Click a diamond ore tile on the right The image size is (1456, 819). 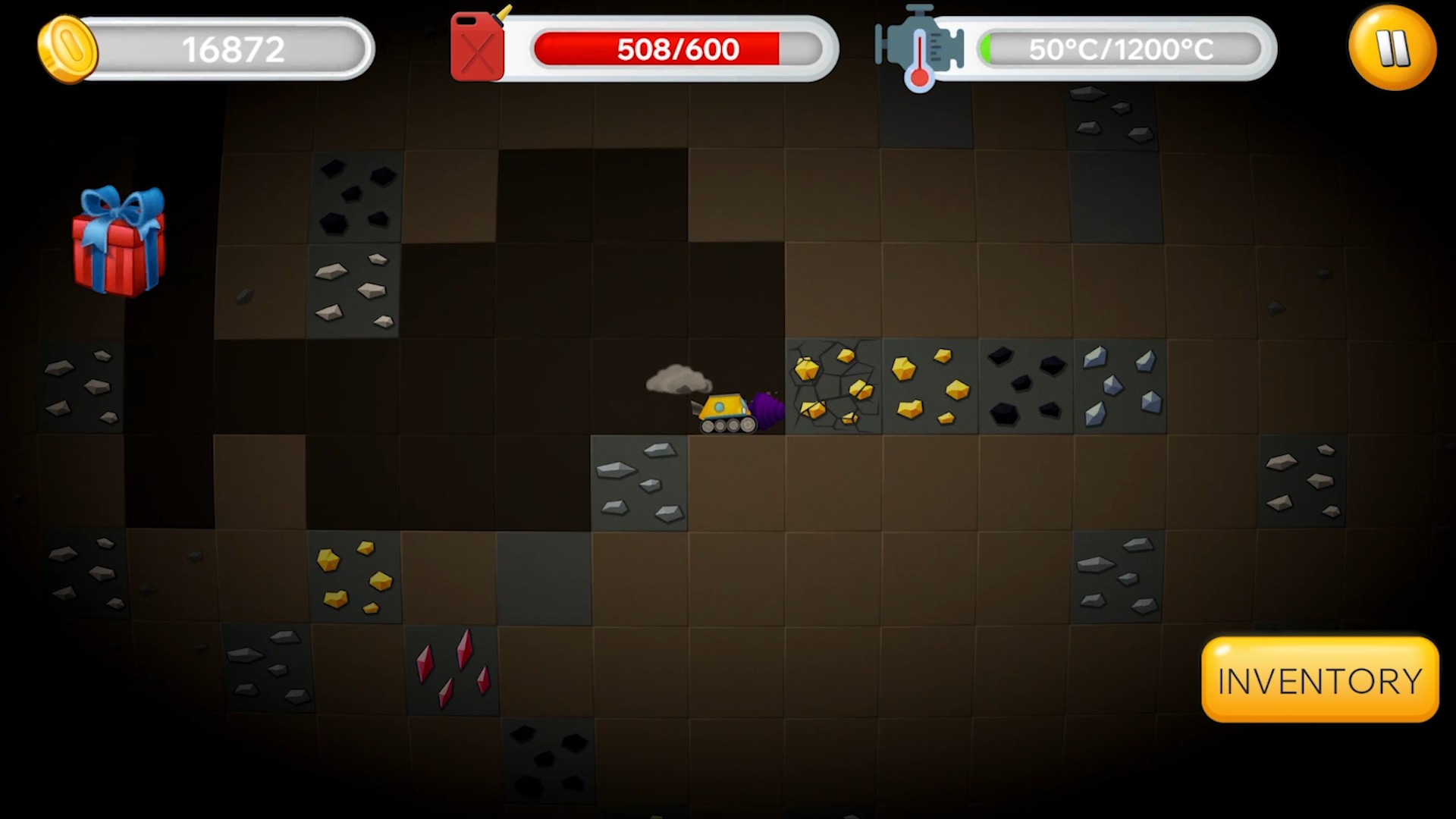[x=1122, y=387]
